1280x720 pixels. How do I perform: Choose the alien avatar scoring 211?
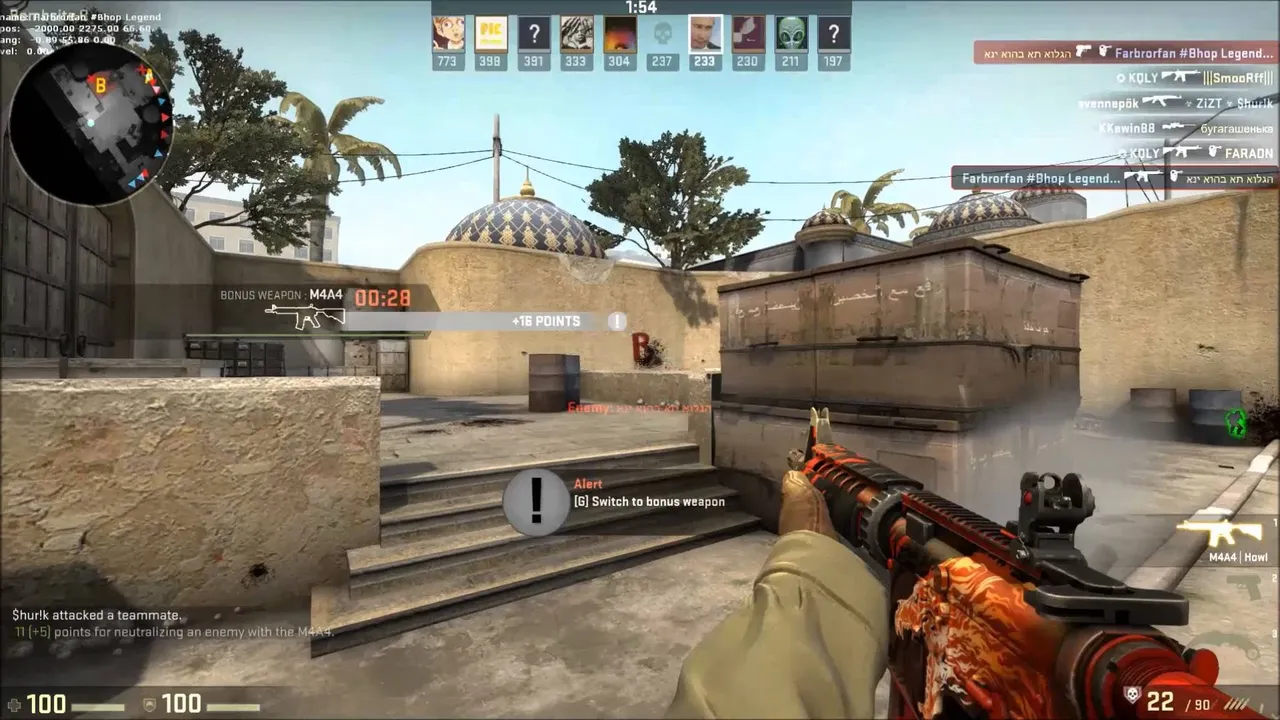791,34
